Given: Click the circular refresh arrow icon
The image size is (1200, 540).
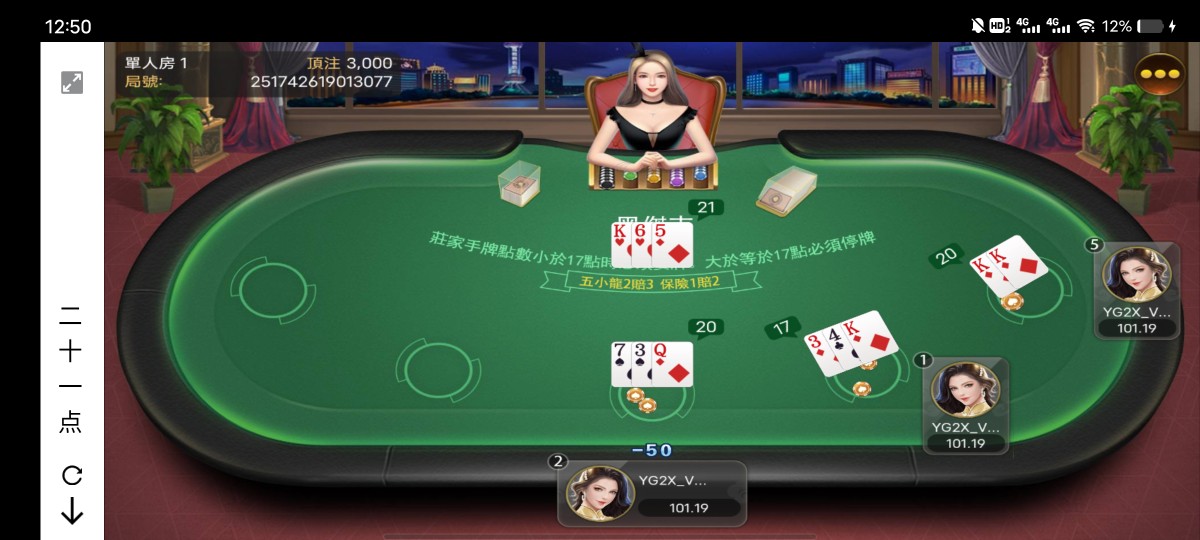Looking at the screenshot, I should [x=72, y=475].
